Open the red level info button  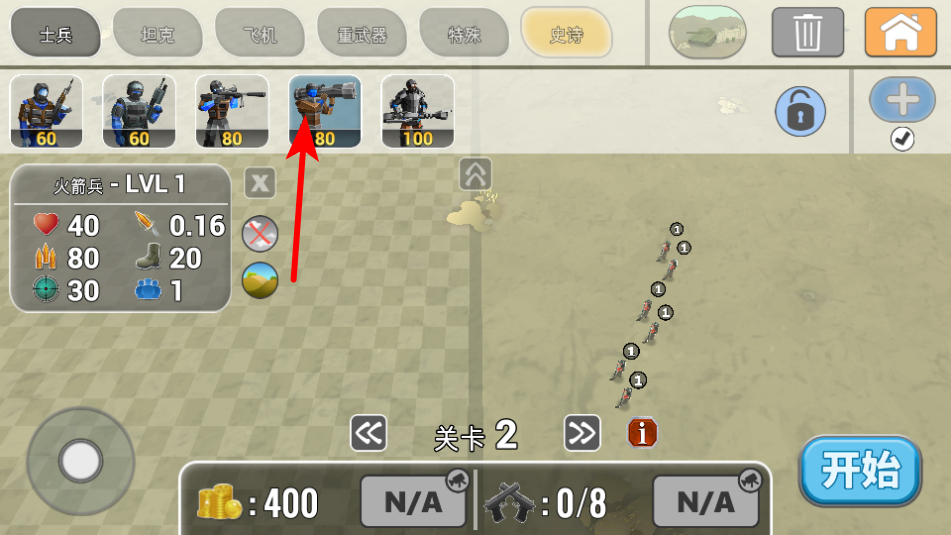click(x=642, y=433)
